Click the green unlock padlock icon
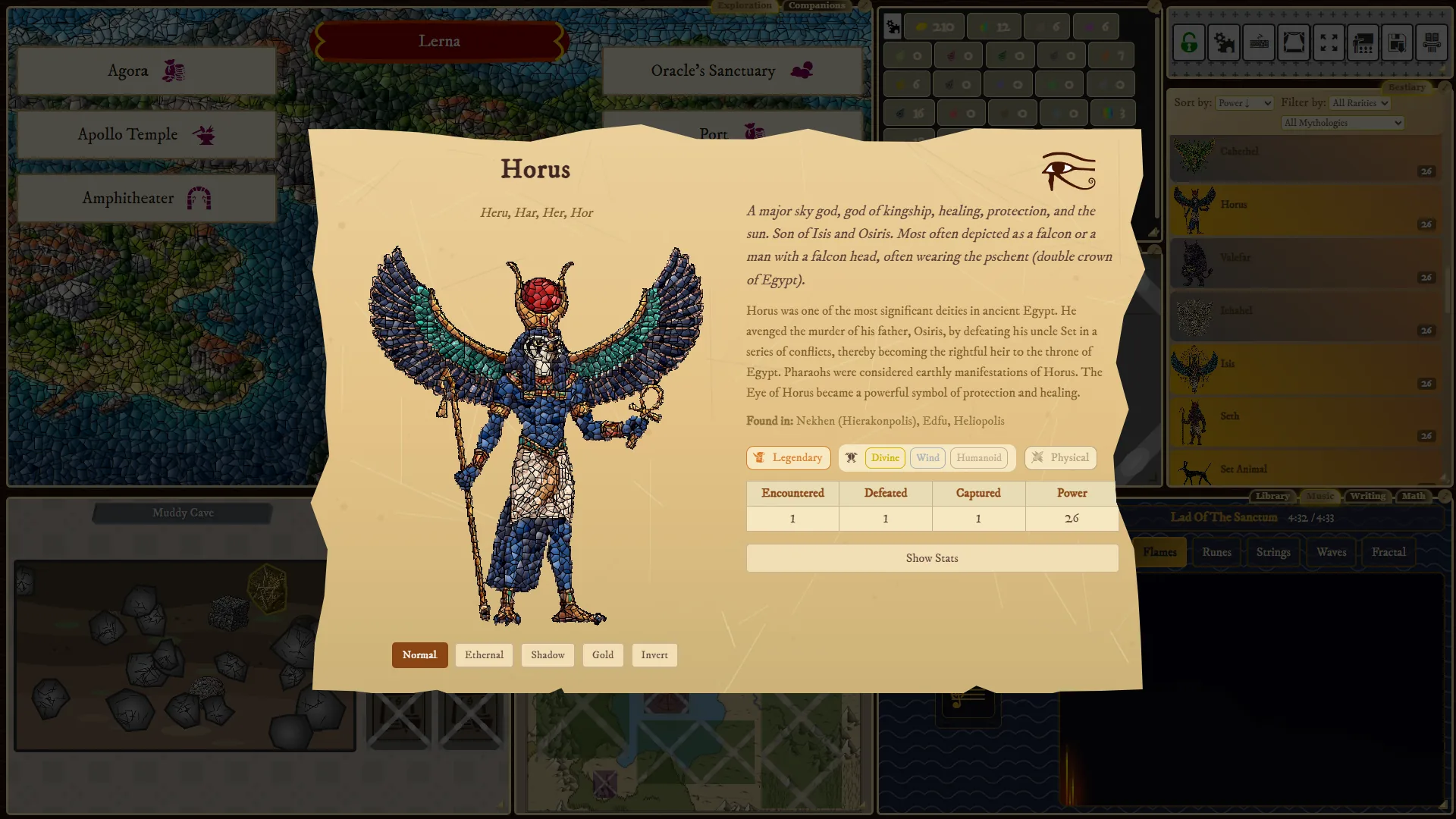 (1188, 42)
